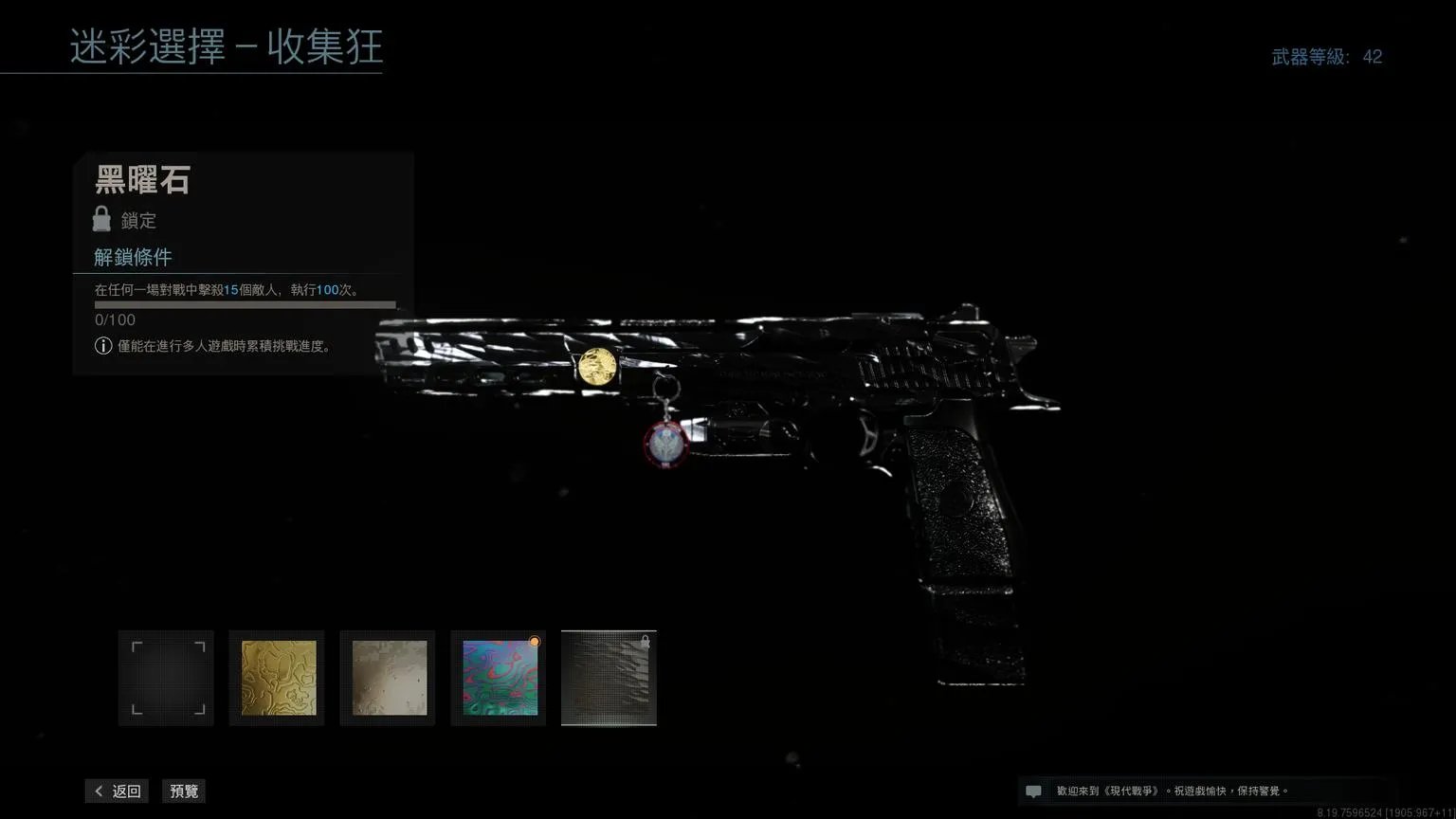The width and height of the screenshot is (1456, 819).
Task: Select the empty no-camo swatch
Action: pyautogui.click(x=166, y=678)
